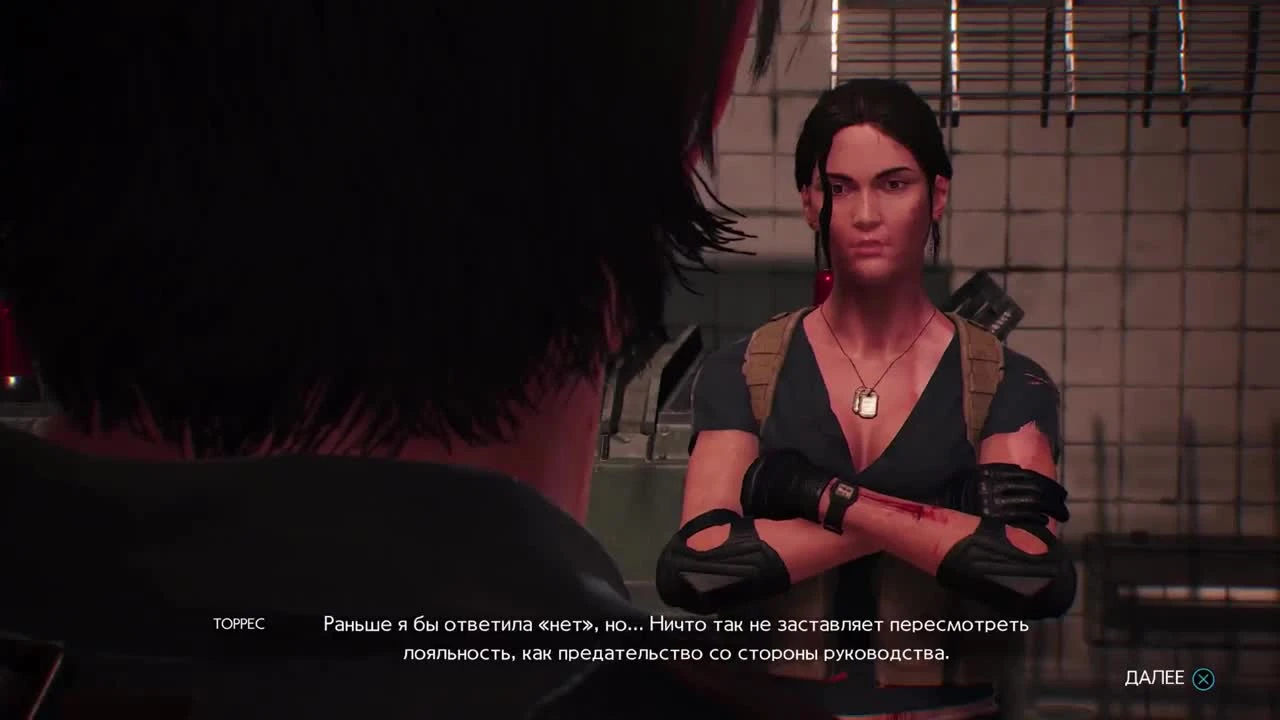This screenshot has height=720, width=1280.
Task: Click the blood stain on Torres' forearm
Action: (912, 508)
